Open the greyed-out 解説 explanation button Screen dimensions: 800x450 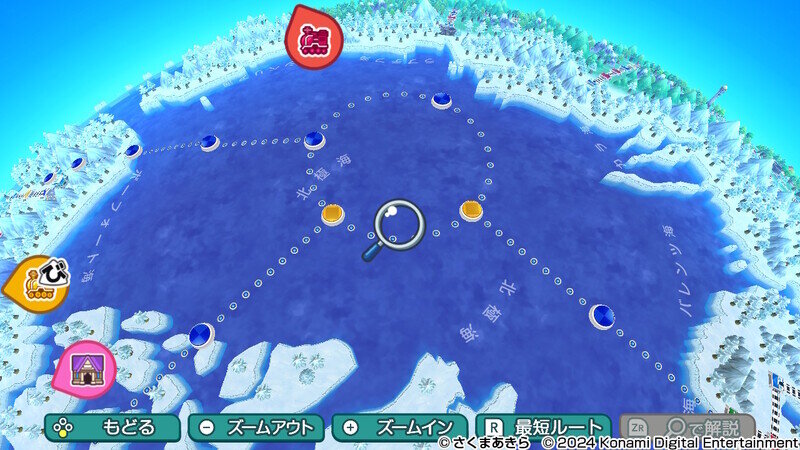(687, 427)
